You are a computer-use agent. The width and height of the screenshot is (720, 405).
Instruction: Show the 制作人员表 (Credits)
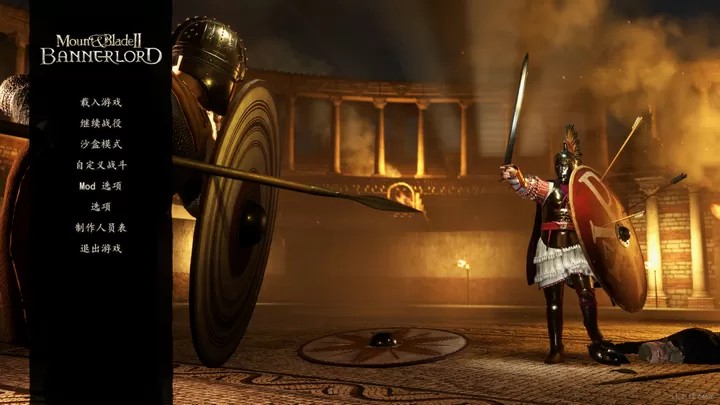[x=101, y=228]
